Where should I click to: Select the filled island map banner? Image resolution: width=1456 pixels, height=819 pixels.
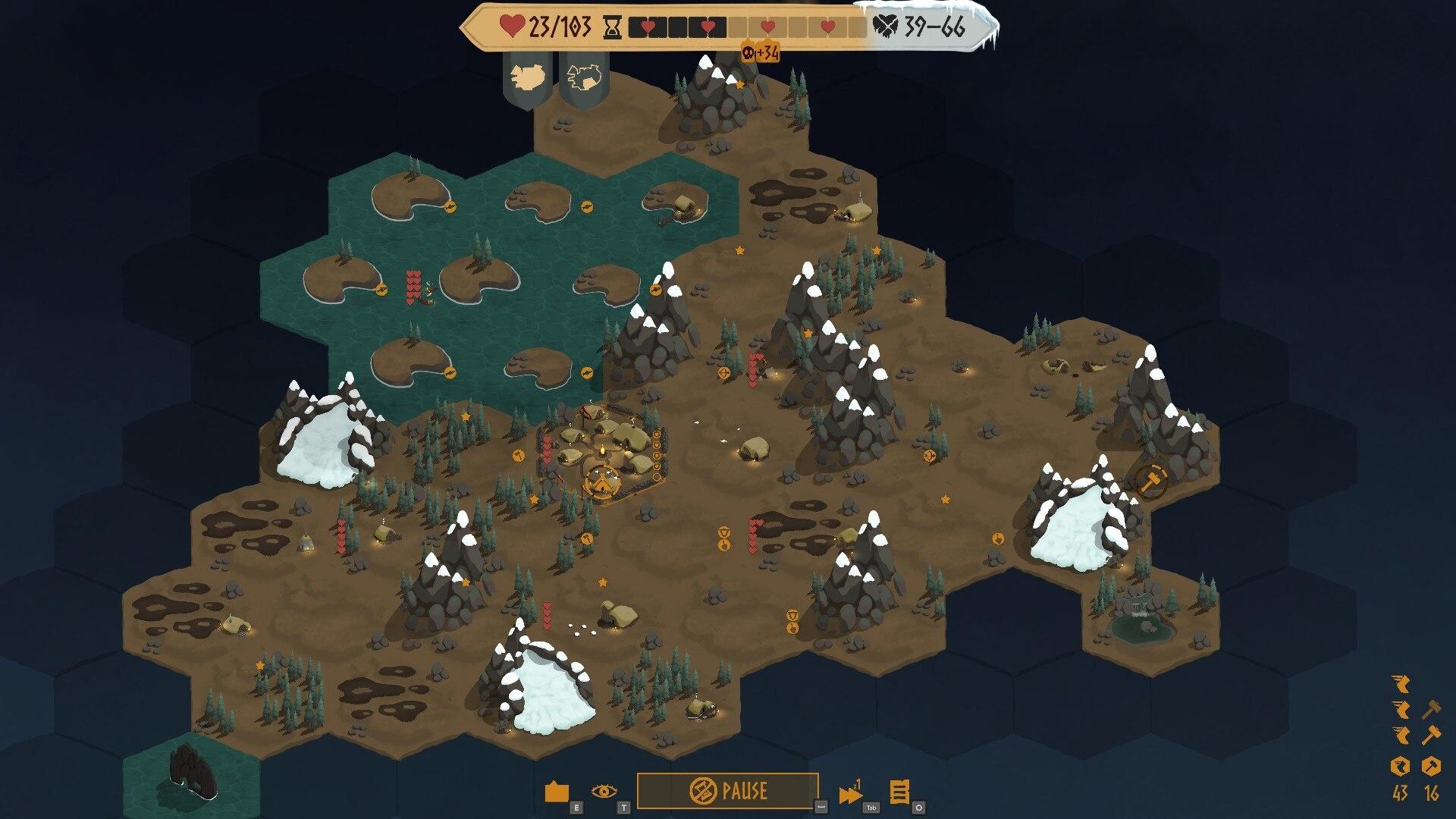pos(526,77)
